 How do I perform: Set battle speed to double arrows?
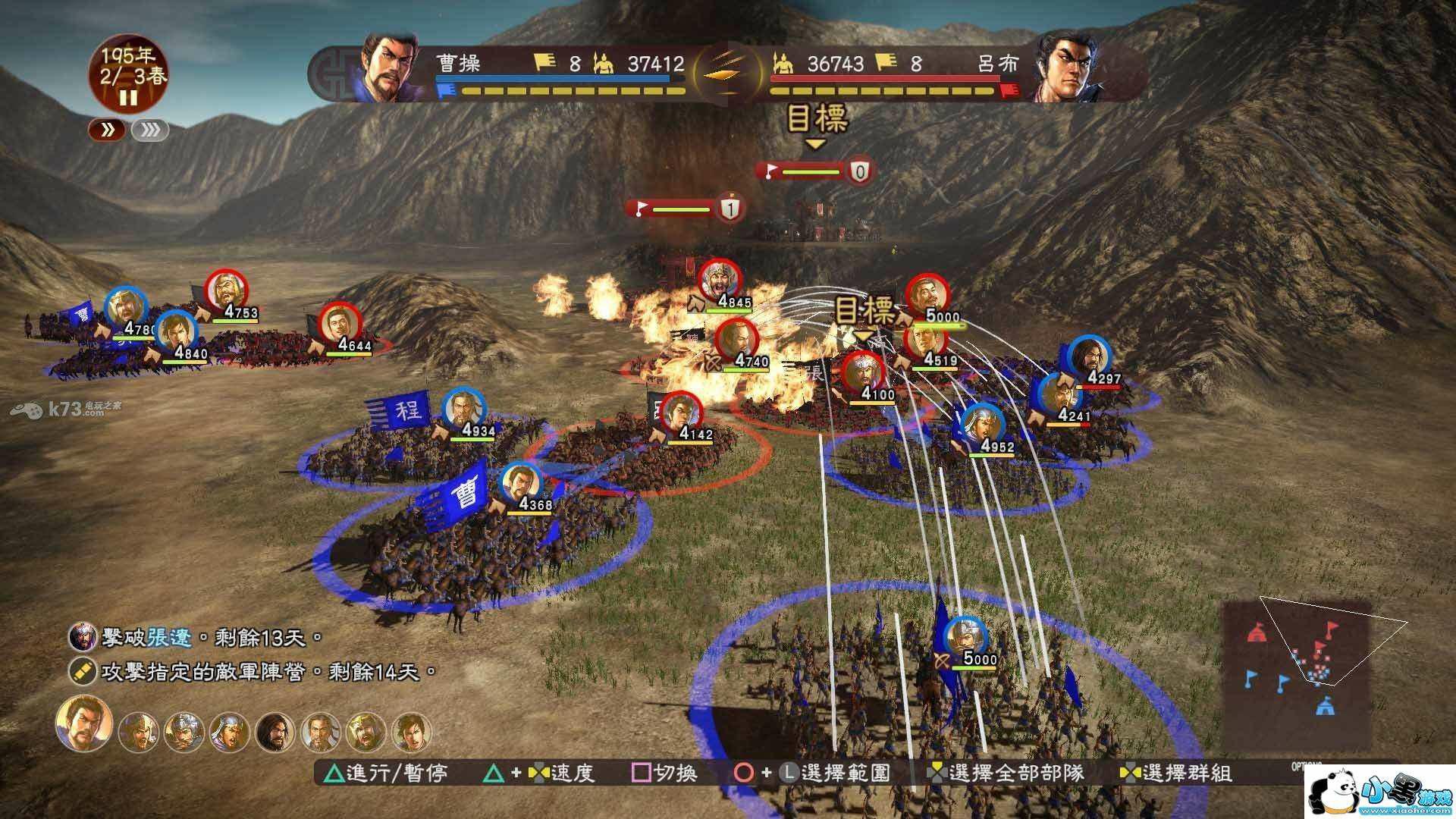pyautogui.click(x=108, y=130)
